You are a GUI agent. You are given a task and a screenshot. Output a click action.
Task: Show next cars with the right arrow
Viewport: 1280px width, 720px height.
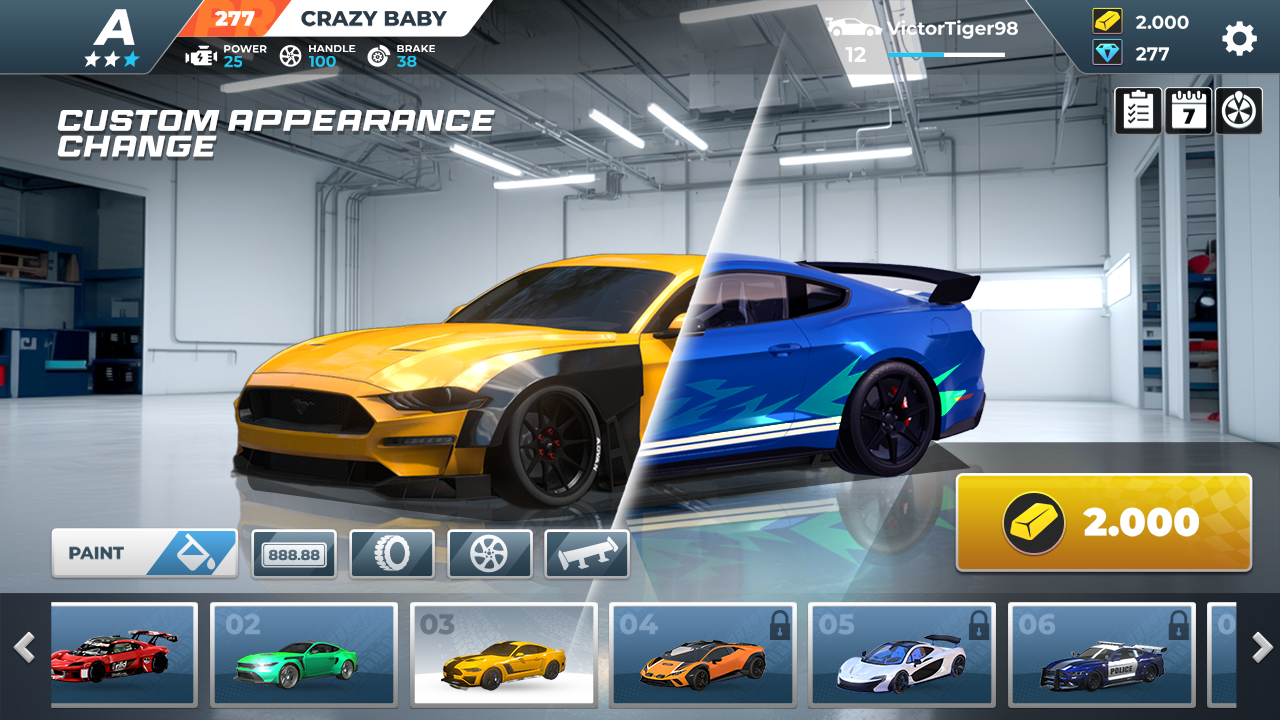pos(1262,648)
